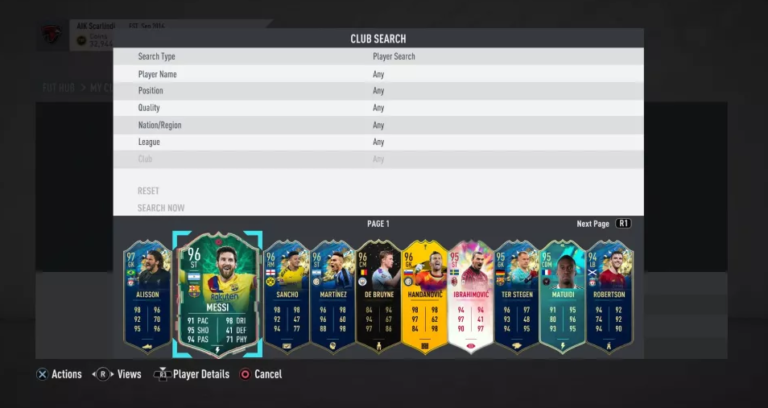Select the Robertson player card
Image resolution: width=768 pixels, height=408 pixels.
click(x=608, y=296)
